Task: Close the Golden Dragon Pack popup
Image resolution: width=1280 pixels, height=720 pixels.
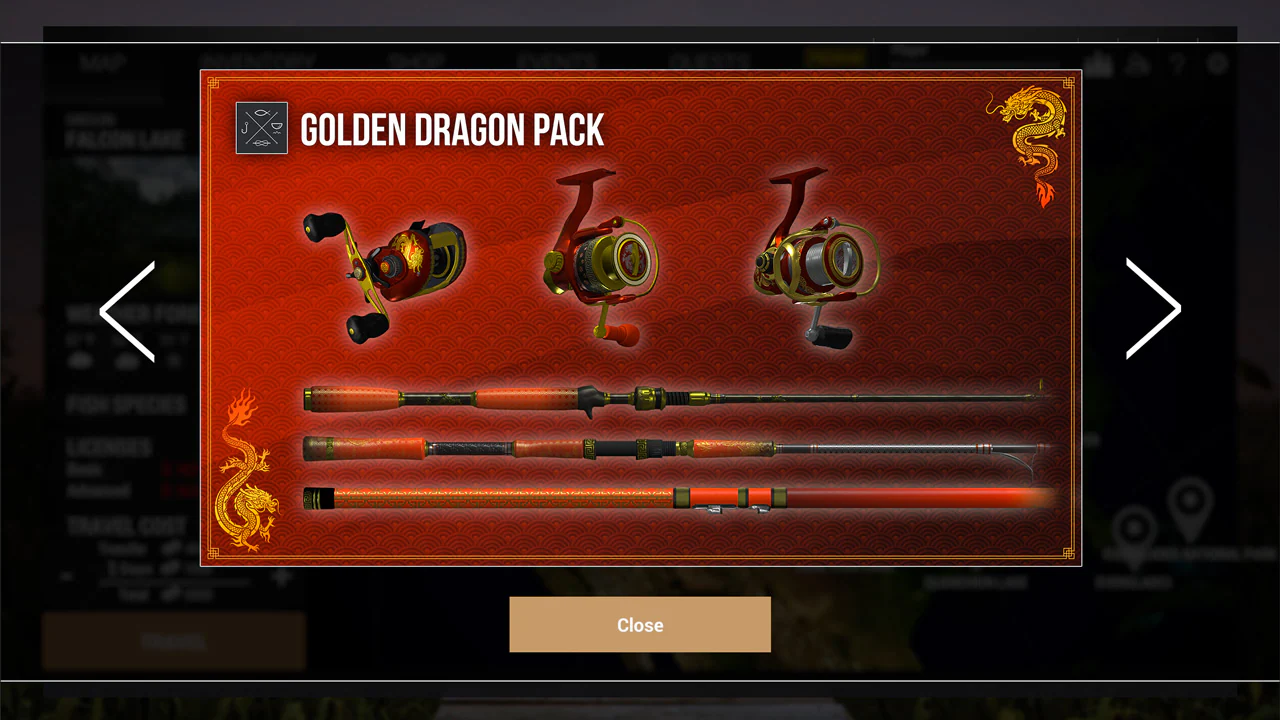Action: click(x=640, y=624)
